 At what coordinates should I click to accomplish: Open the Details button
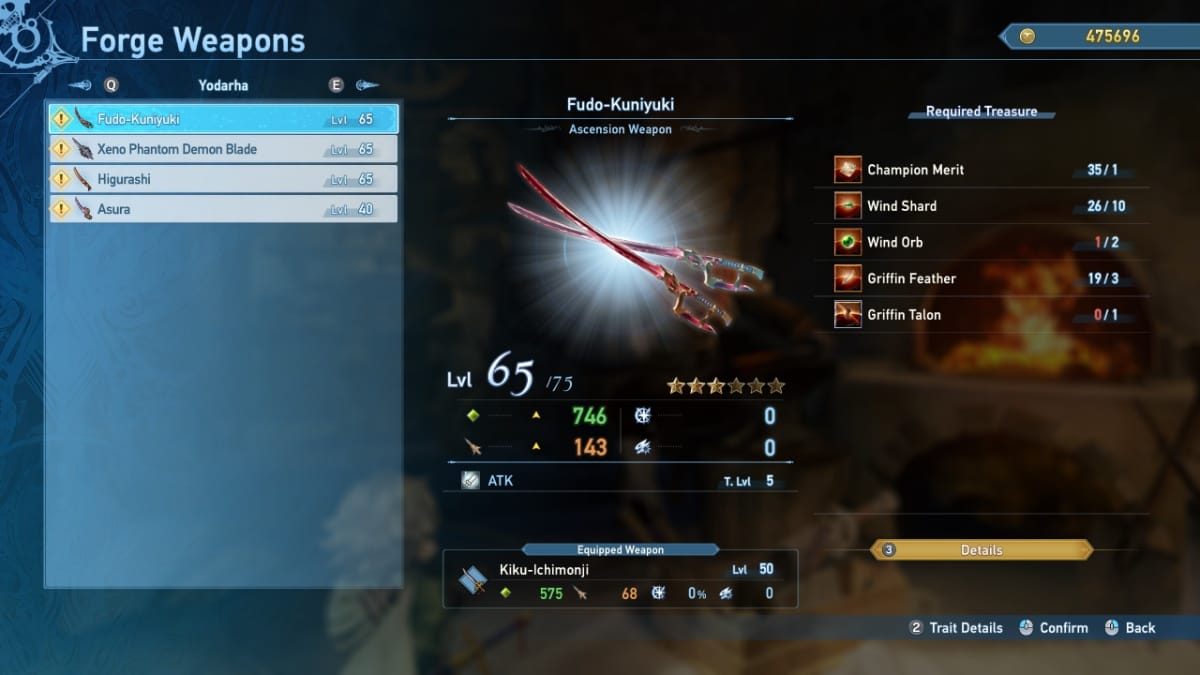coord(981,550)
